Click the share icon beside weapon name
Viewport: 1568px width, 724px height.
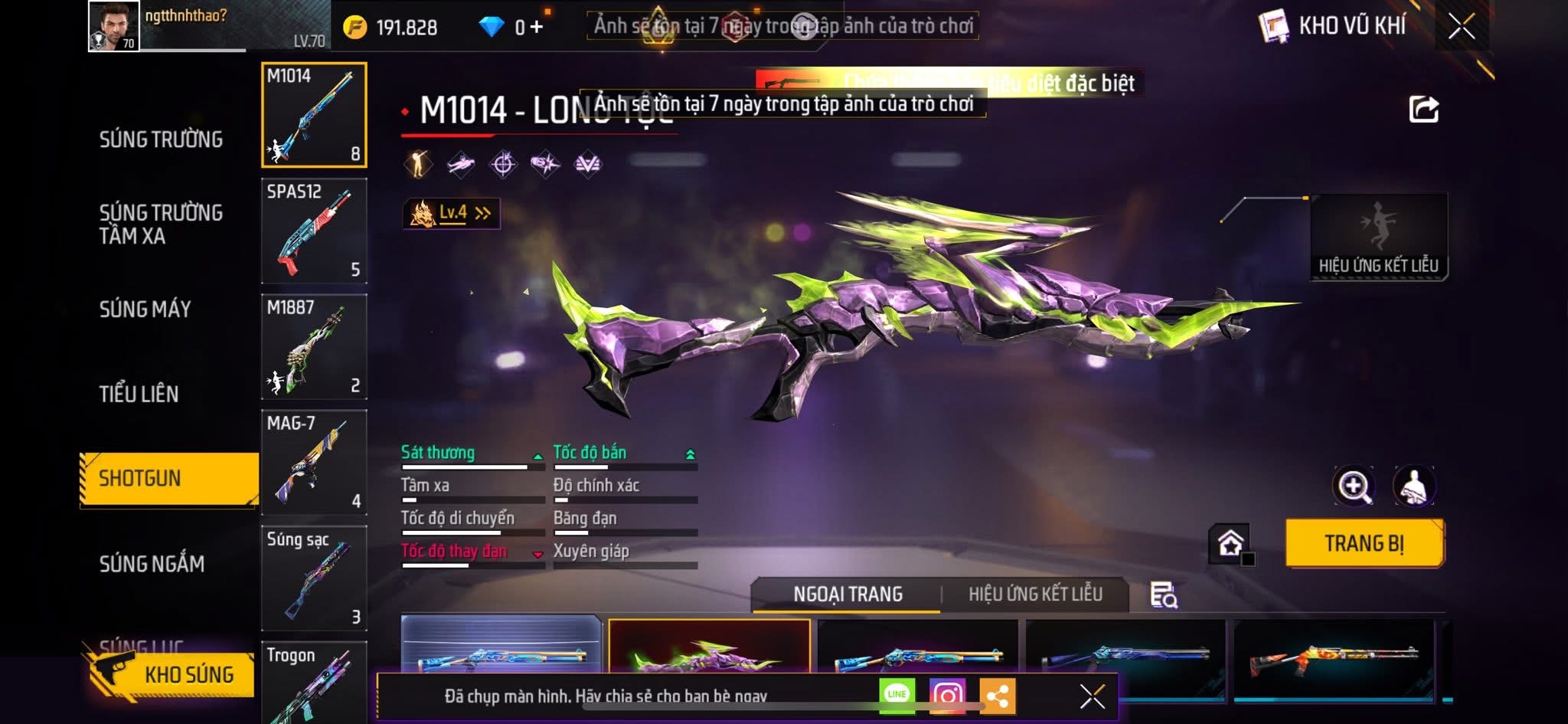coord(1423,110)
